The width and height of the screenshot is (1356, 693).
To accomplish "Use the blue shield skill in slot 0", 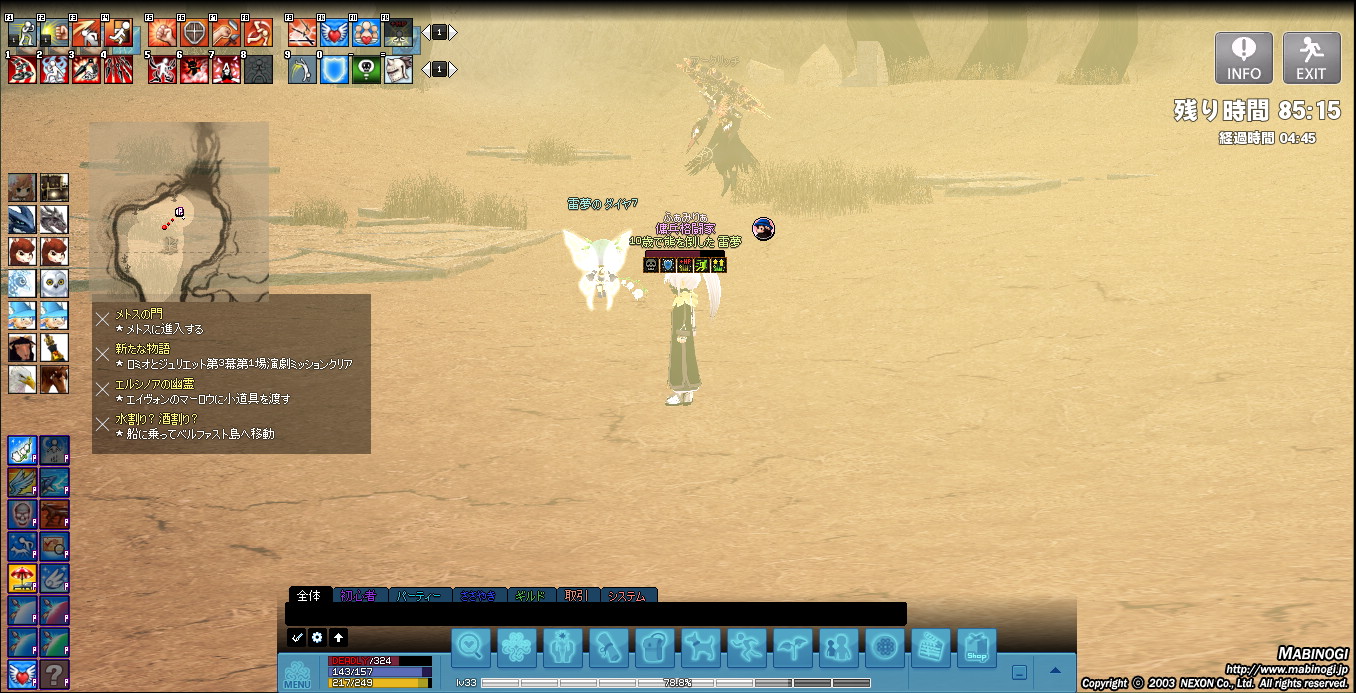I will point(334,69).
